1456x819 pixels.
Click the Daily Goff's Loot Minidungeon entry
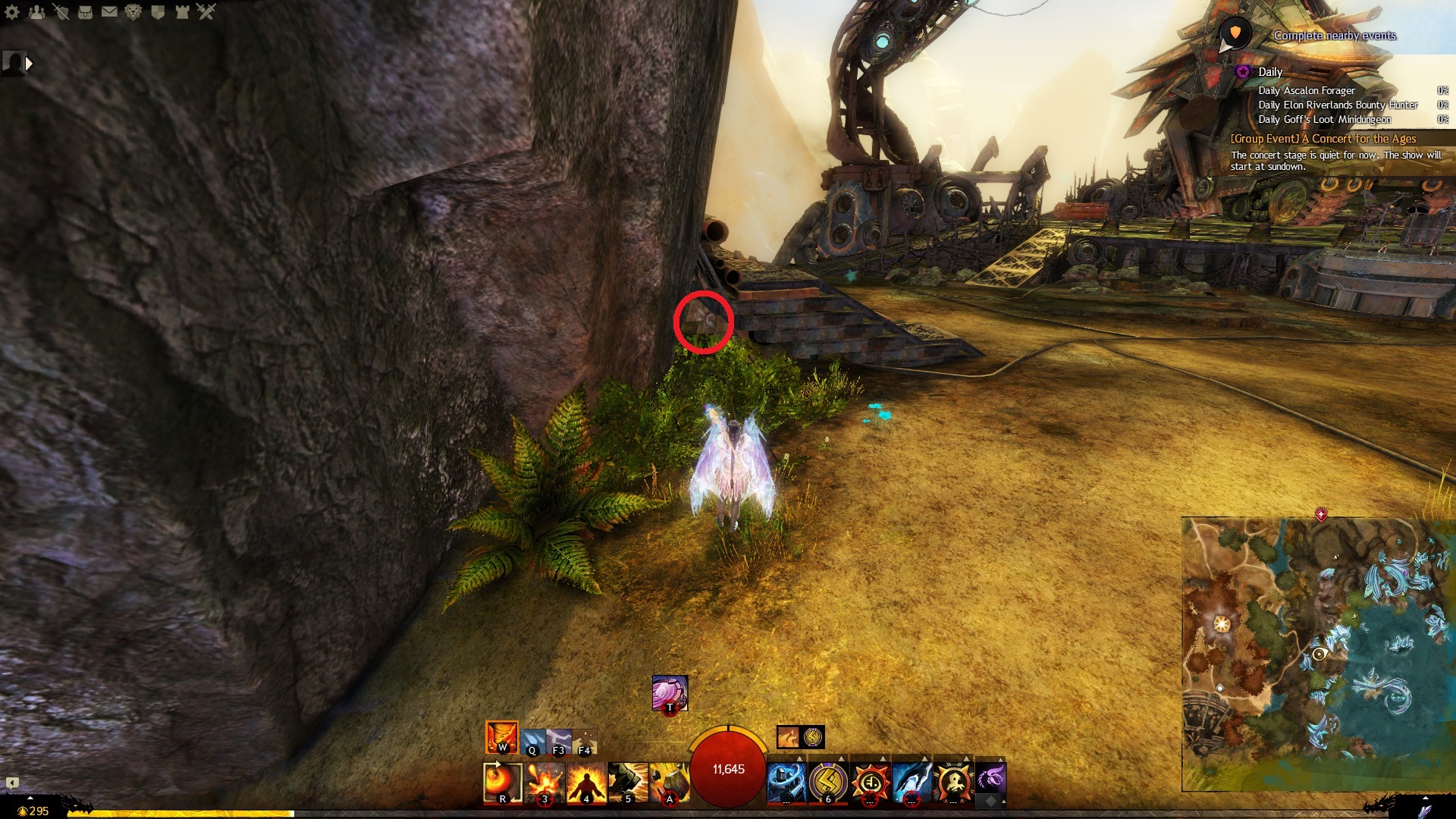pos(1324,119)
